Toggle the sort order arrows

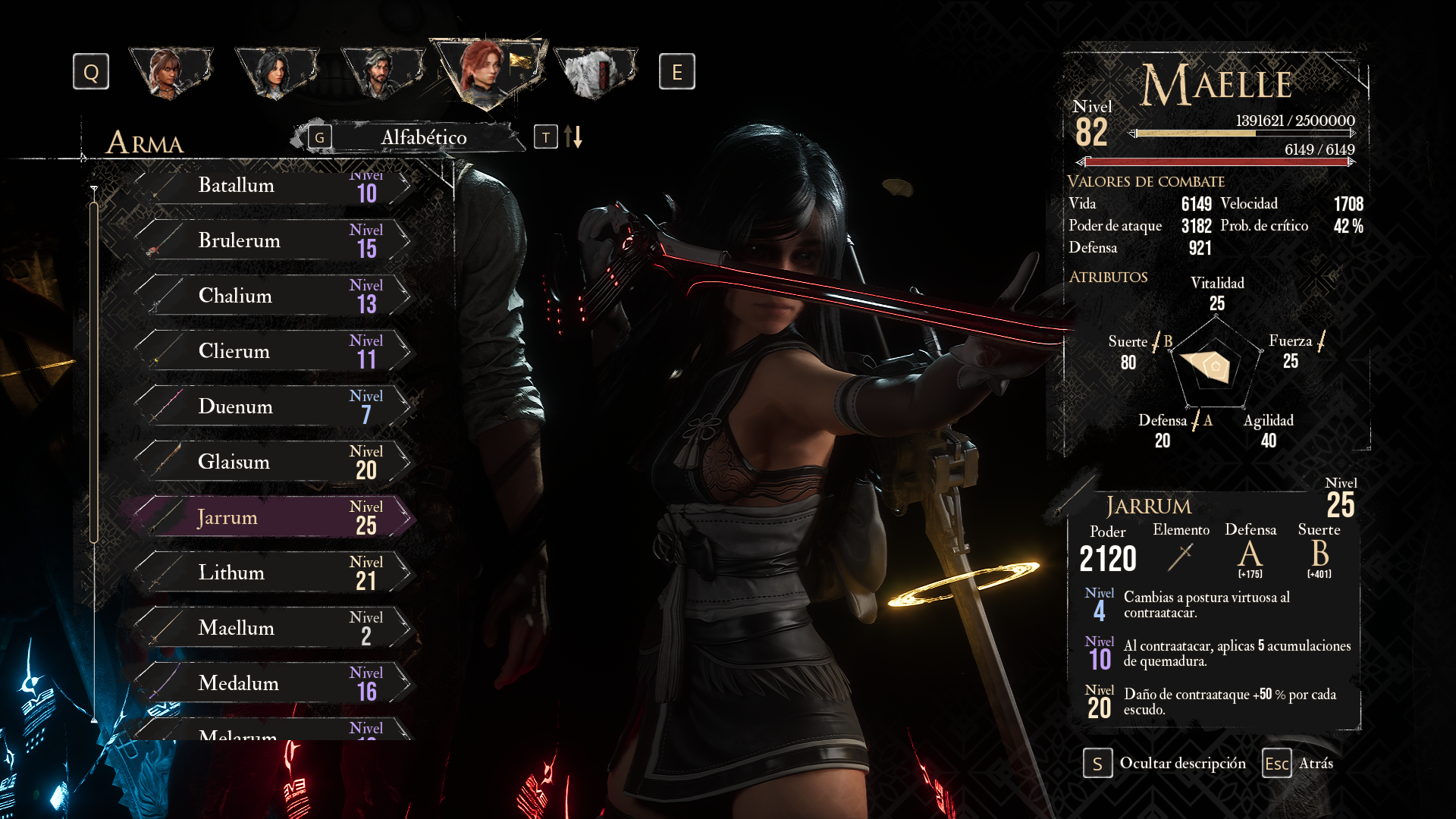pyautogui.click(x=573, y=137)
